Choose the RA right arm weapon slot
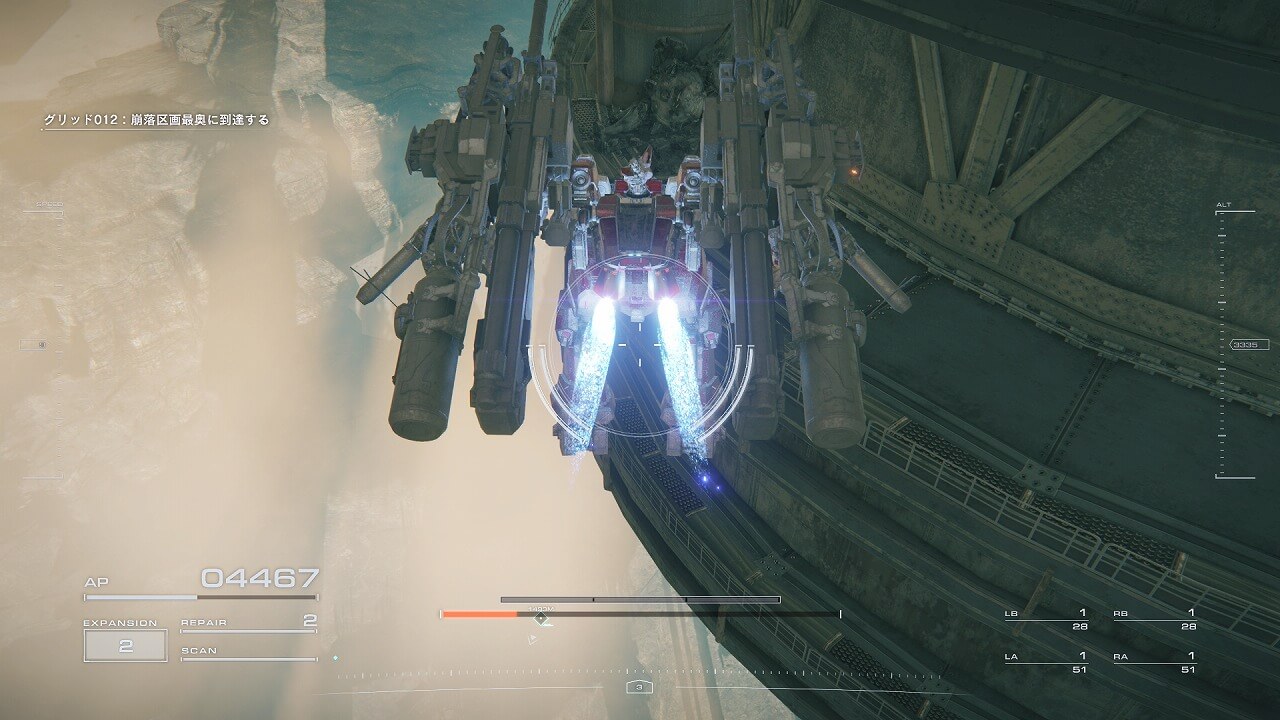The height and width of the screenshot is (720, 1280). point(1154,662)
